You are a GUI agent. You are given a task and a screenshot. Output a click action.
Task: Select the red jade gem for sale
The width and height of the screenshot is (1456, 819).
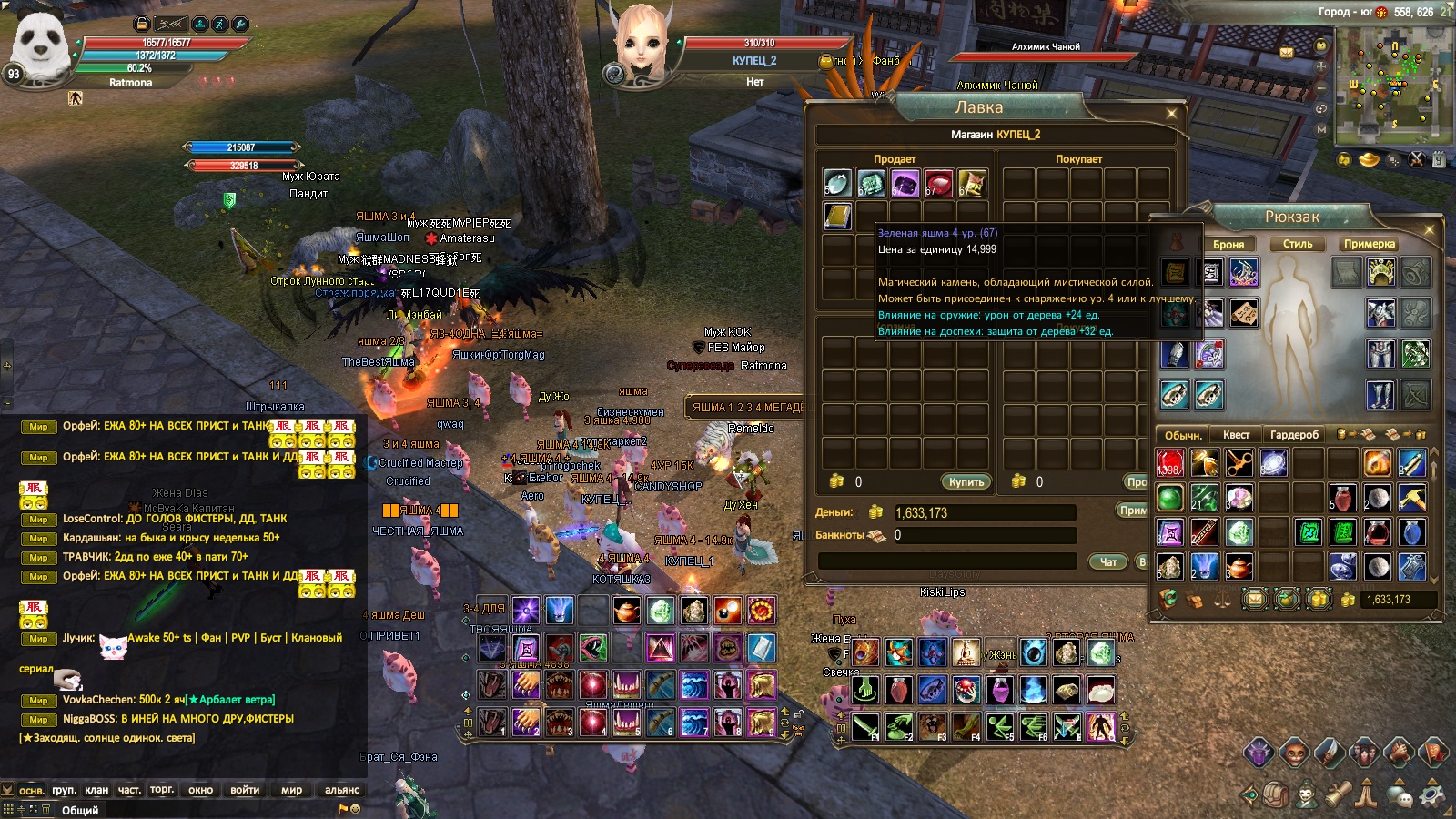(x=938, y=184)
